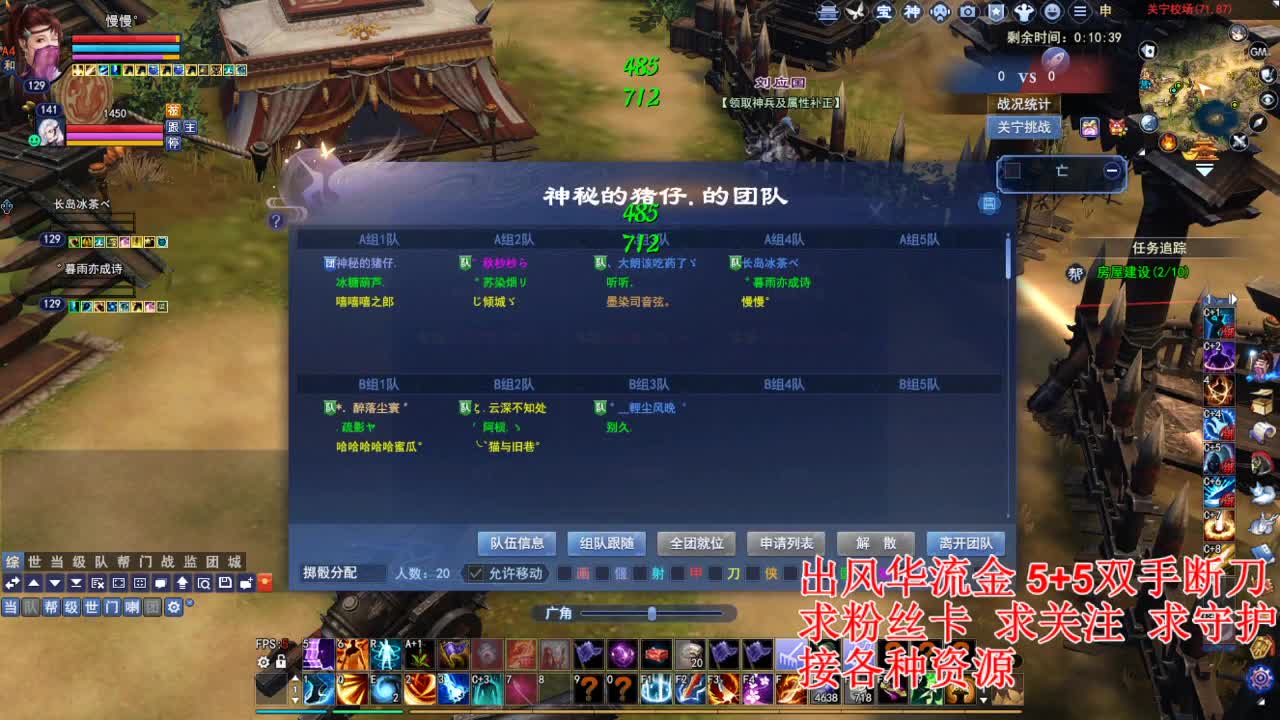1280x720 pixels.
Task: Collapse the chat window with the up arrow
Action: click(x=35, y=583)
